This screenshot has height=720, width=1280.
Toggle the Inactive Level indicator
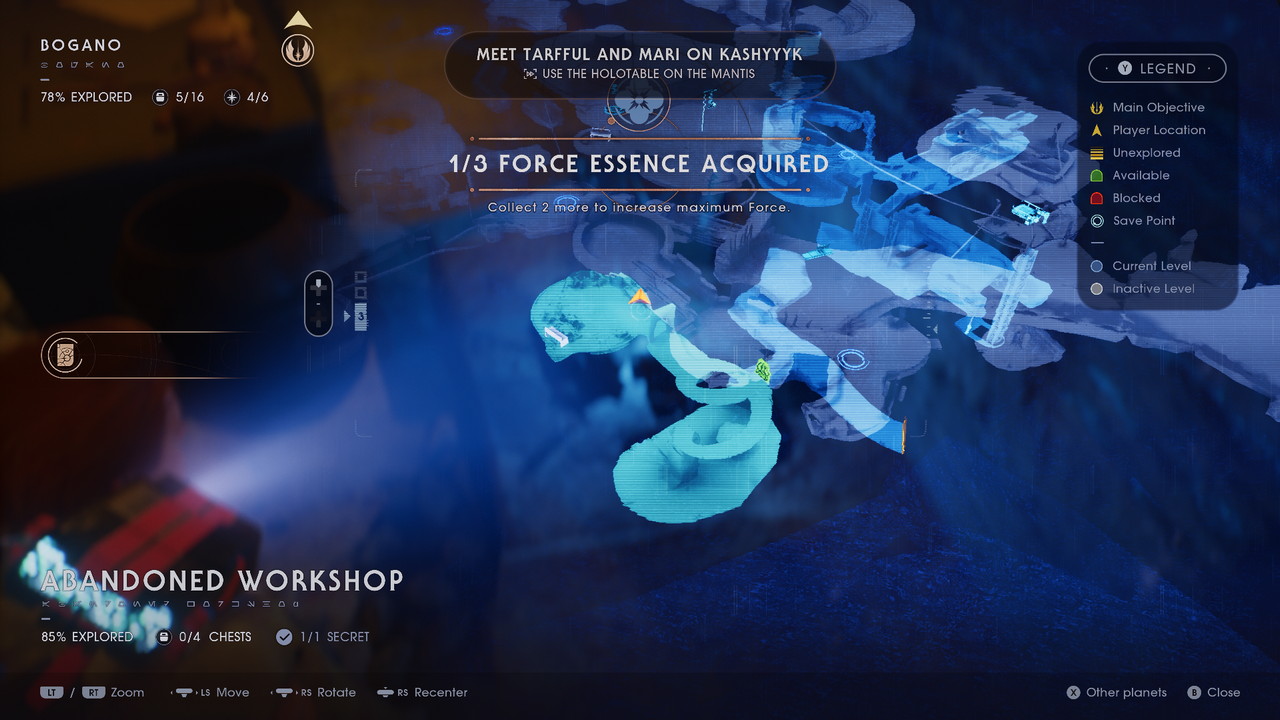(1097, 289)
